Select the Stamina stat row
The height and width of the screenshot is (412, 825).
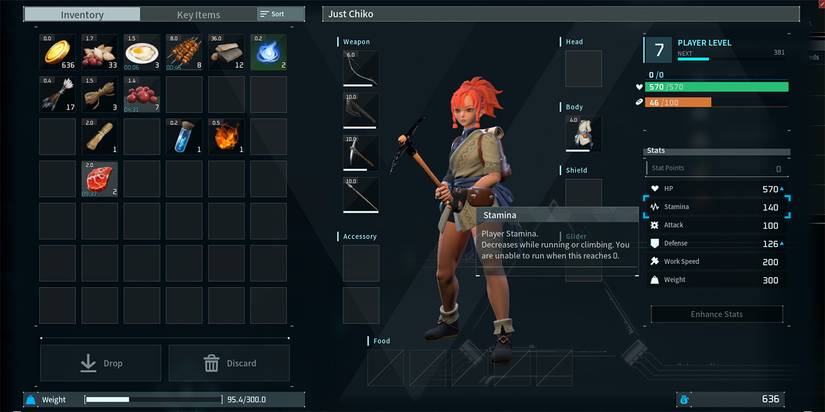tap(716, 207)
